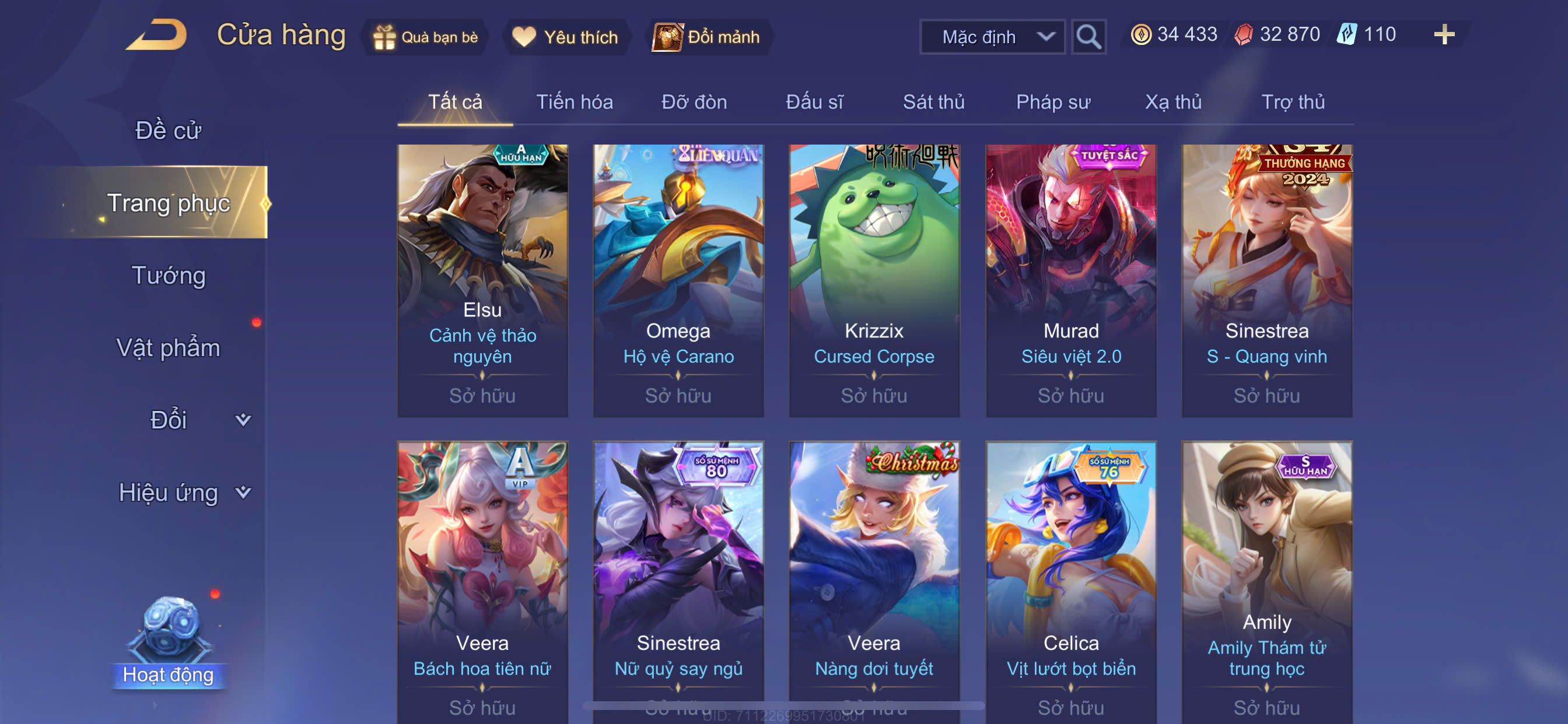Open the Quà bạn bè gift menu
1568x724 pixels.
click(426, 37)
